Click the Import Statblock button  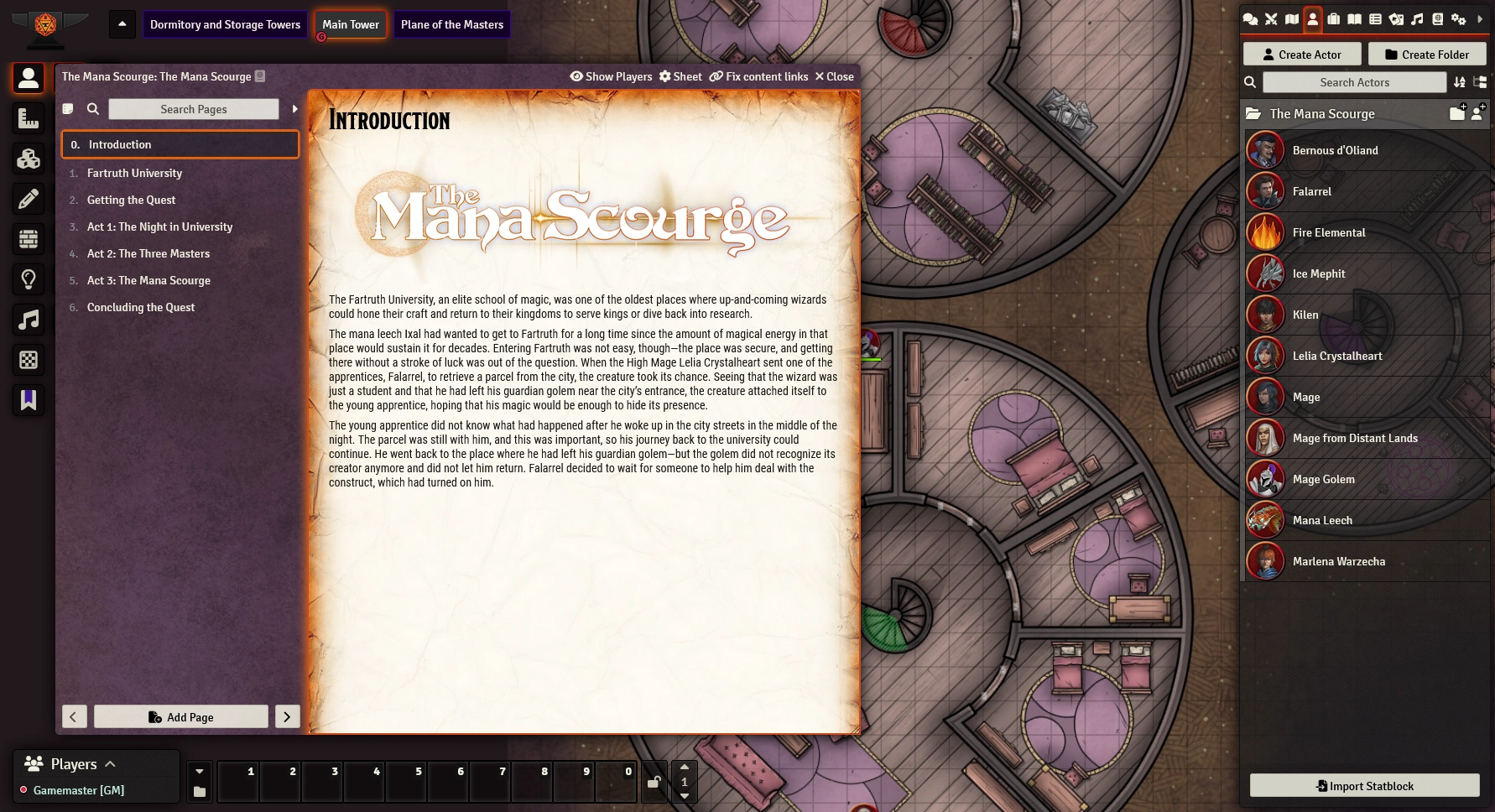coord(1365,786)
